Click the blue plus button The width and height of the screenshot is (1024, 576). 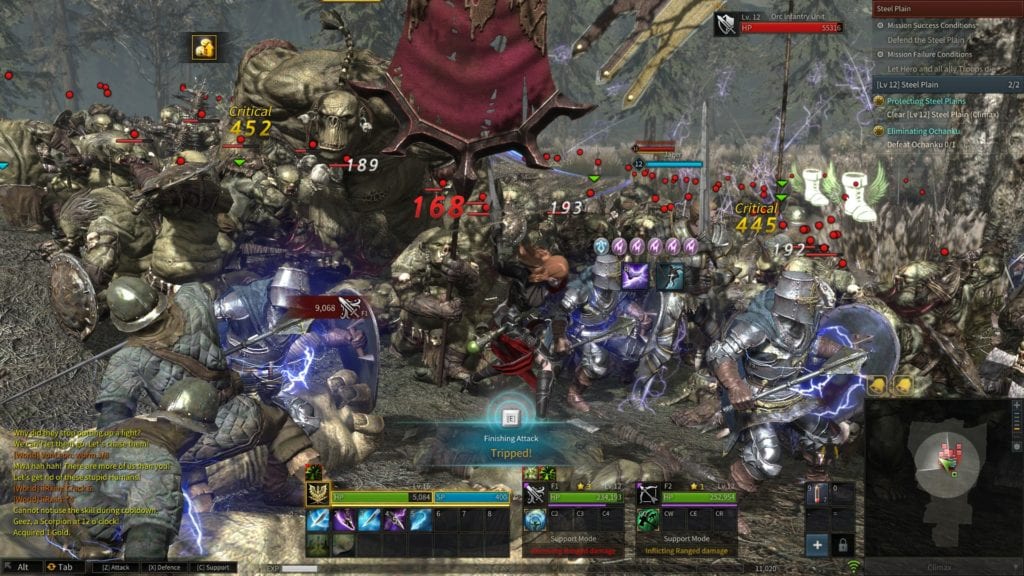817,545
